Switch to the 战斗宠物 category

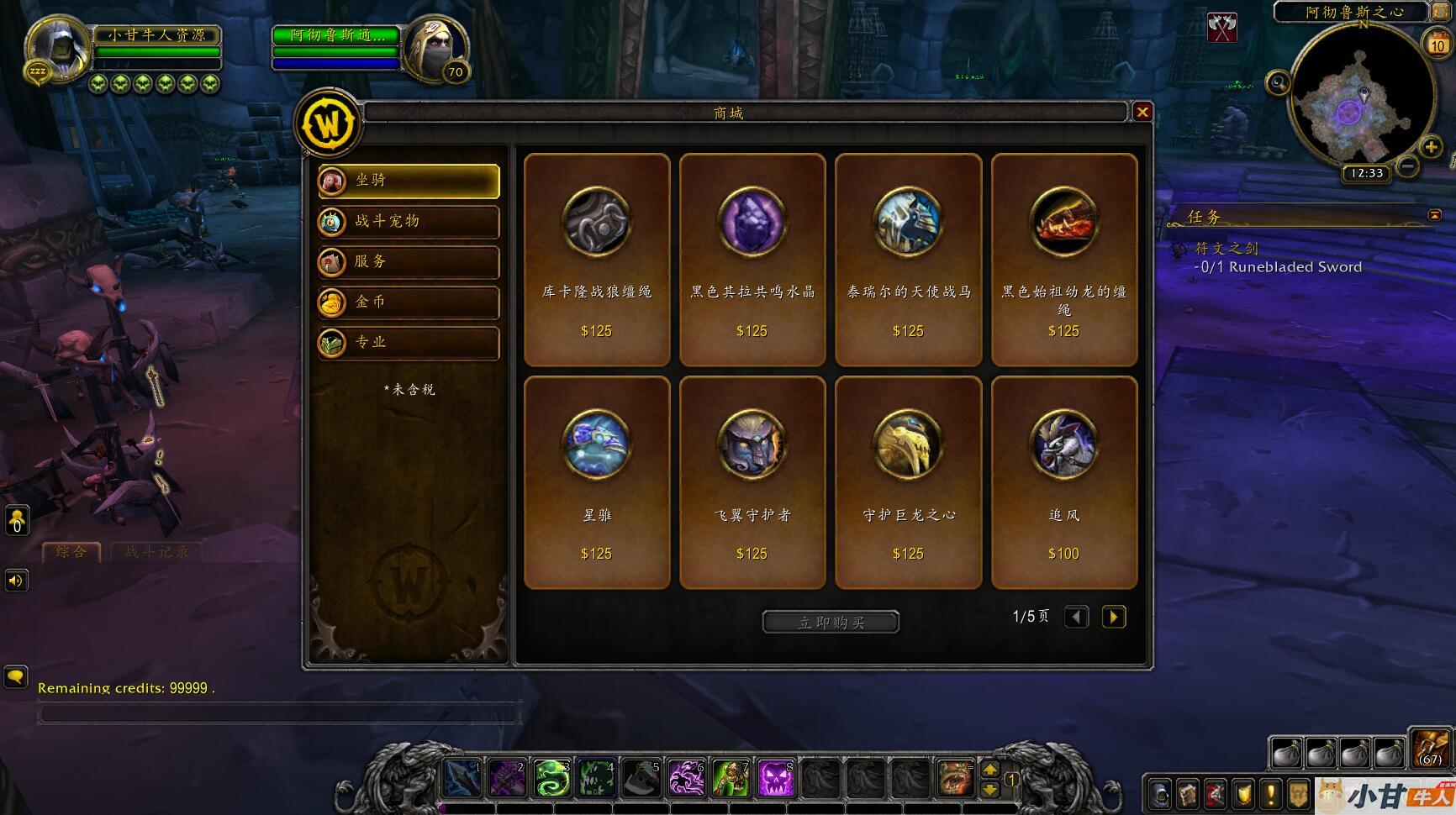pos(409,221)
